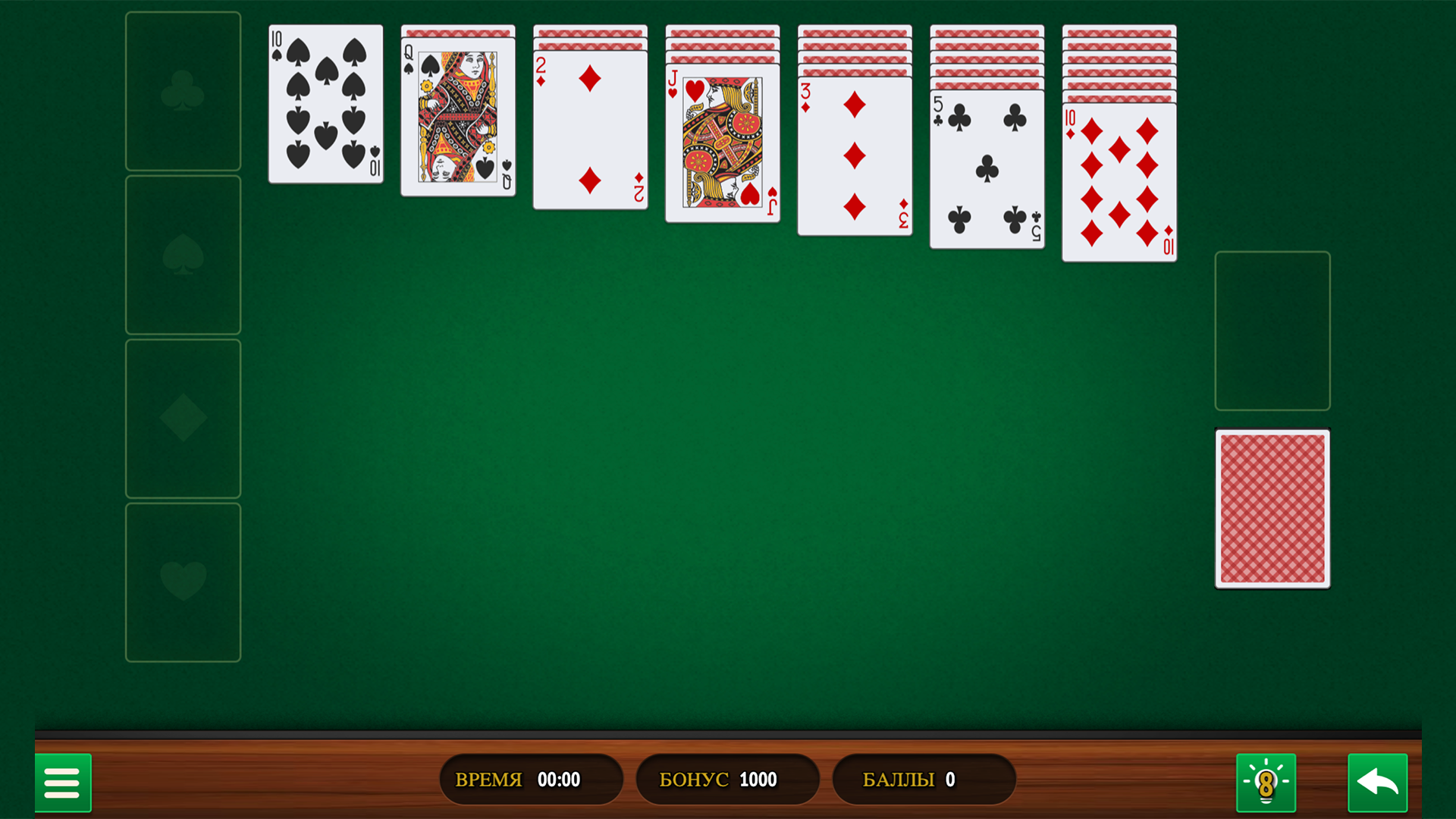Select the Queen of spades card
Image resolution: width=1456 pixels, height=819 pixels.
457,121
